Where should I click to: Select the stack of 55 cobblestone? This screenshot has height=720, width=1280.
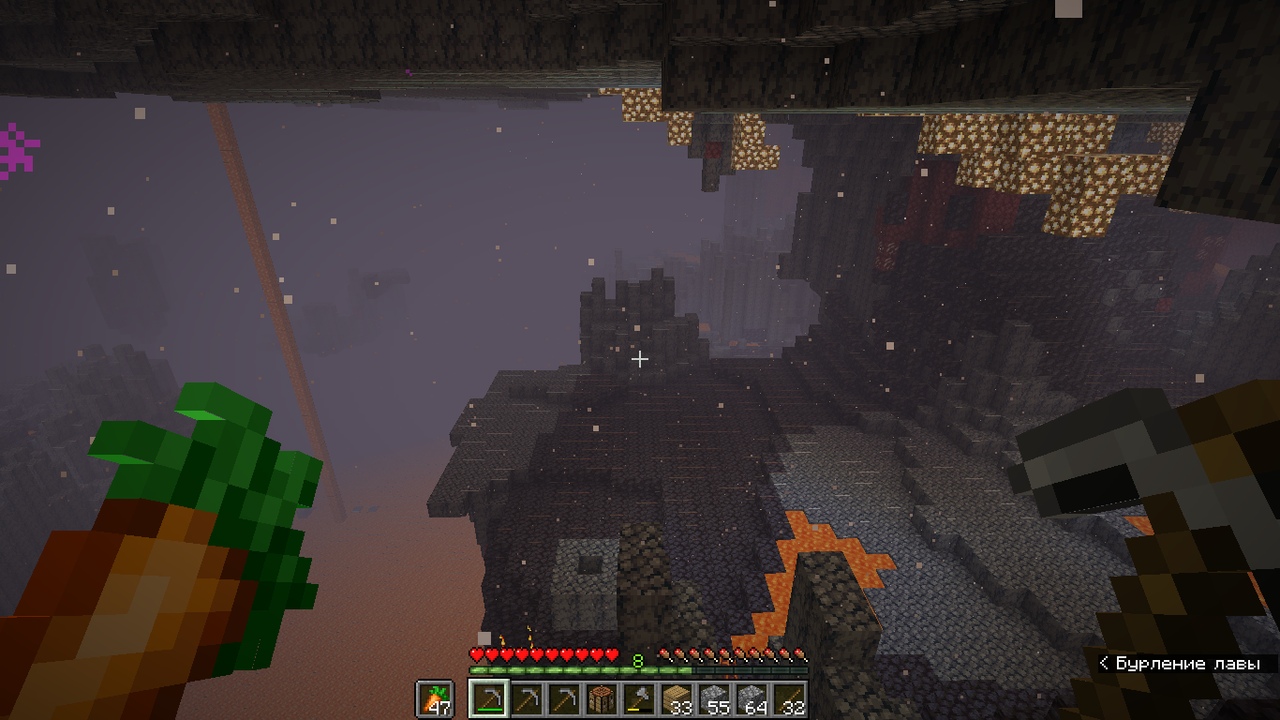pos(716,699)
